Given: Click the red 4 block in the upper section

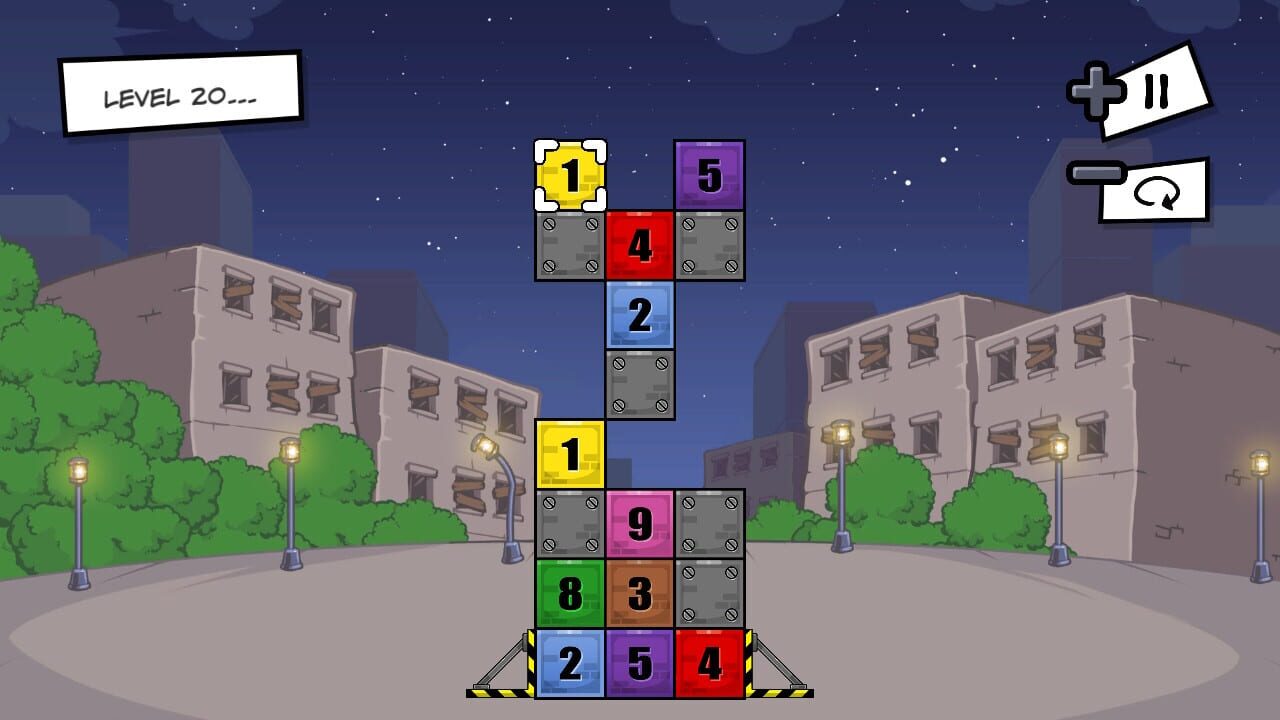Looking at the screenshot, I should pos(640,243).
